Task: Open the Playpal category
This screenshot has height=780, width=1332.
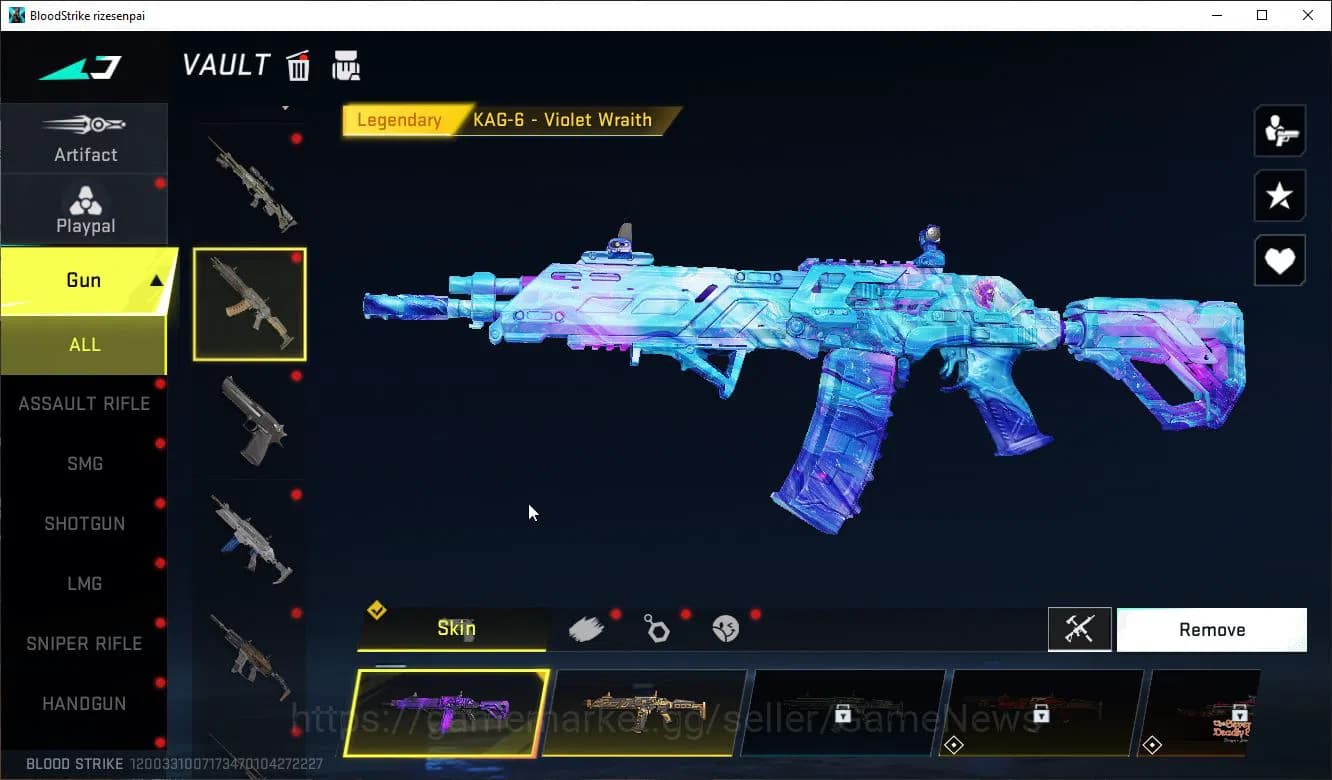Action: click(x=85, y=210)
